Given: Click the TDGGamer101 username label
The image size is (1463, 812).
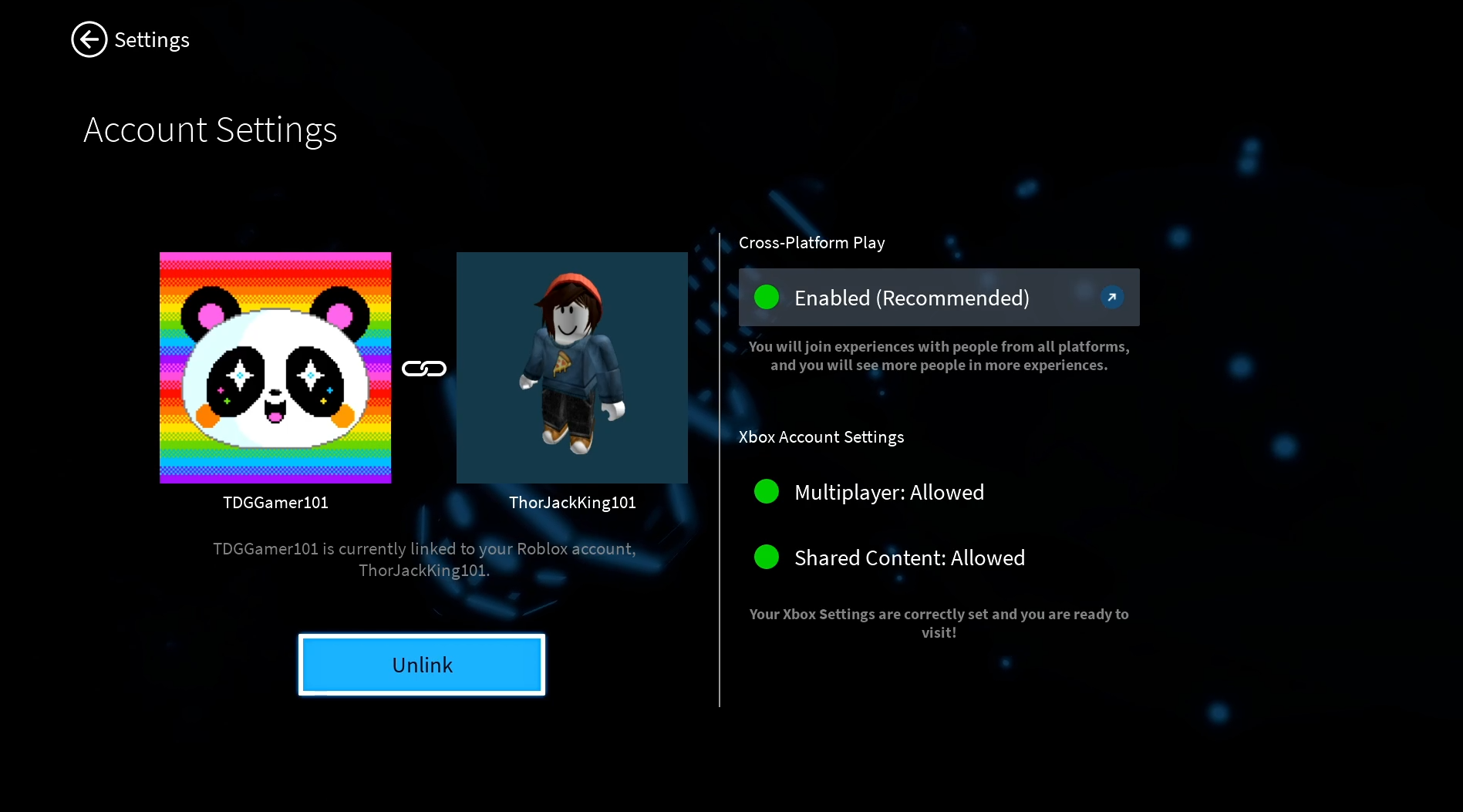Looking at the screenshot, I should pos(275,502).
